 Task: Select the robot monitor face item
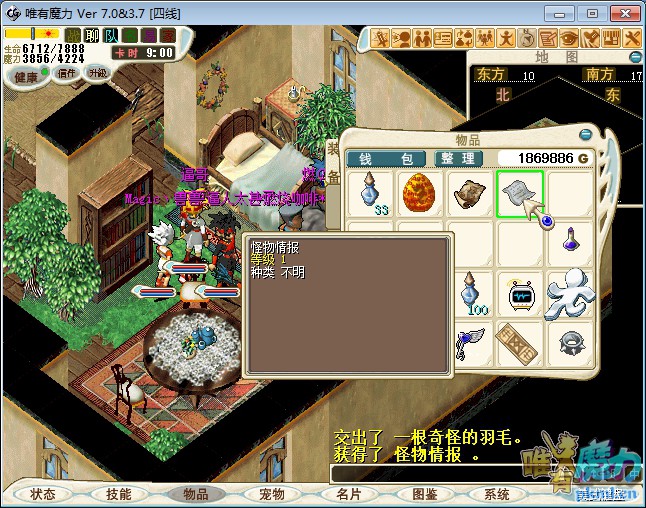tap(523, 296)
